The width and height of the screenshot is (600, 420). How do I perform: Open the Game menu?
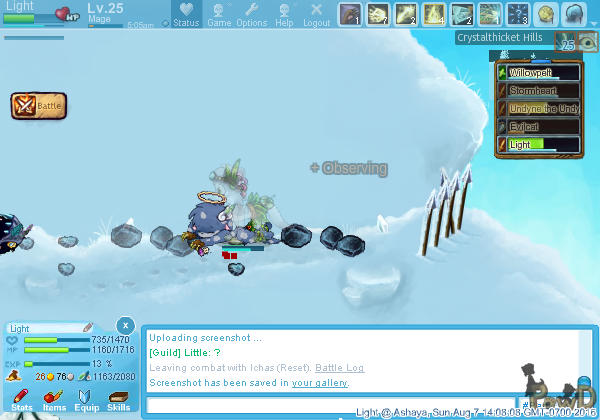tap(219, 15)
